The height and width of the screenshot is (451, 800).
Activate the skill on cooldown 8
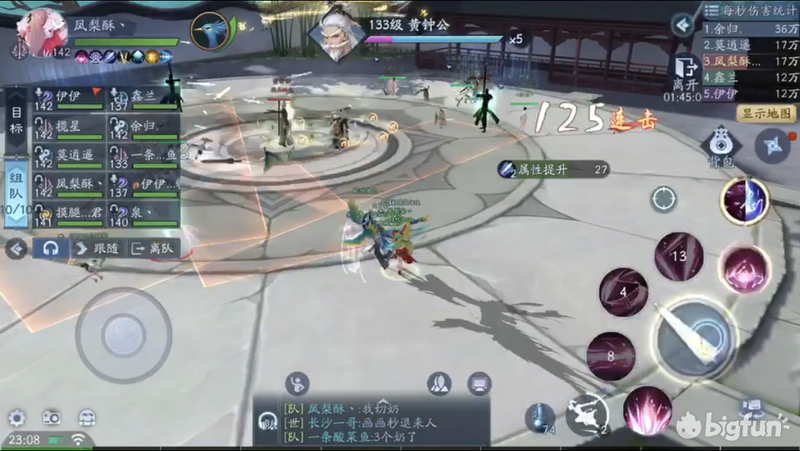click(x=611, y=356)
